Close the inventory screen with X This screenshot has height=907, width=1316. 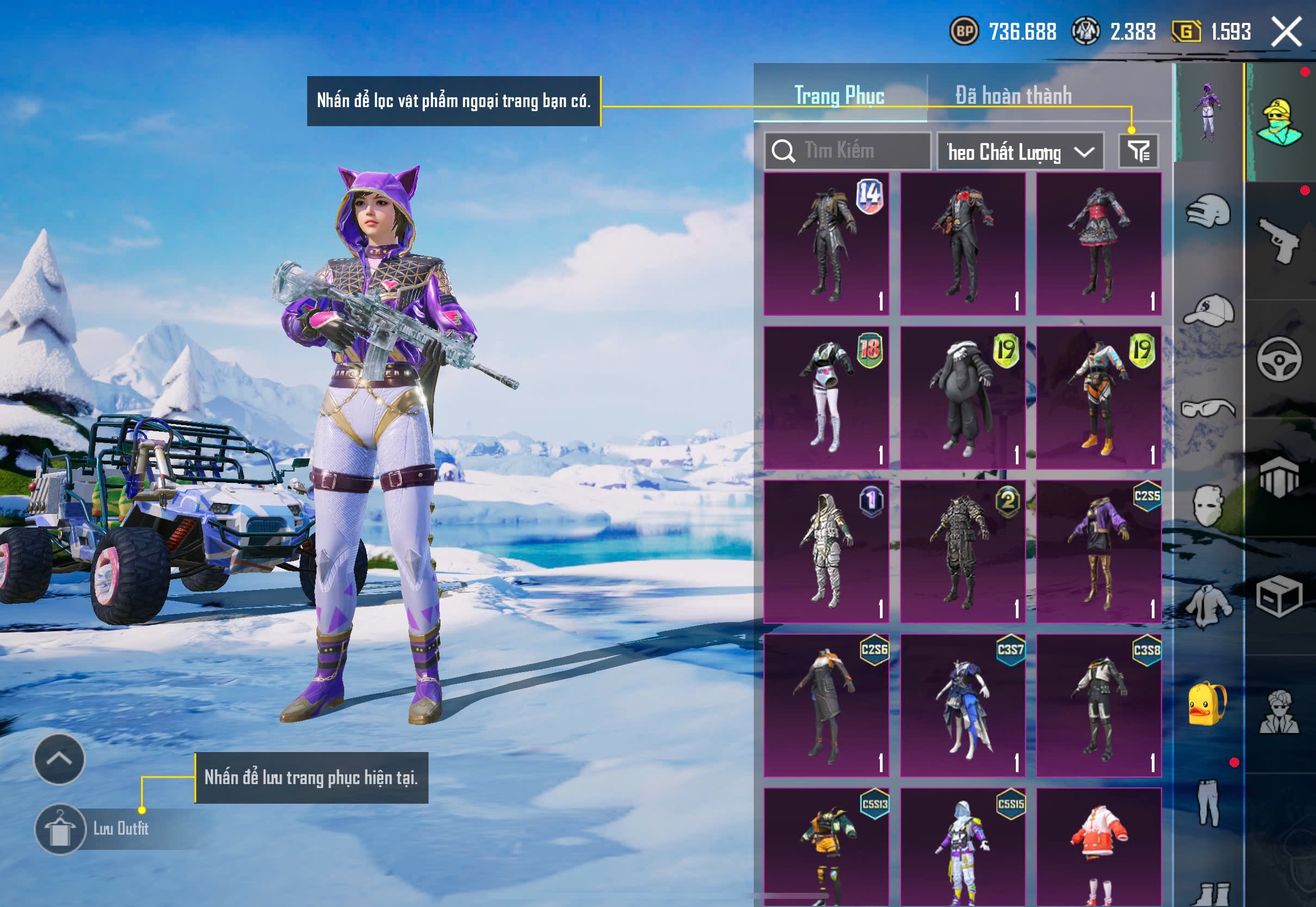(x=1286, y=32)
